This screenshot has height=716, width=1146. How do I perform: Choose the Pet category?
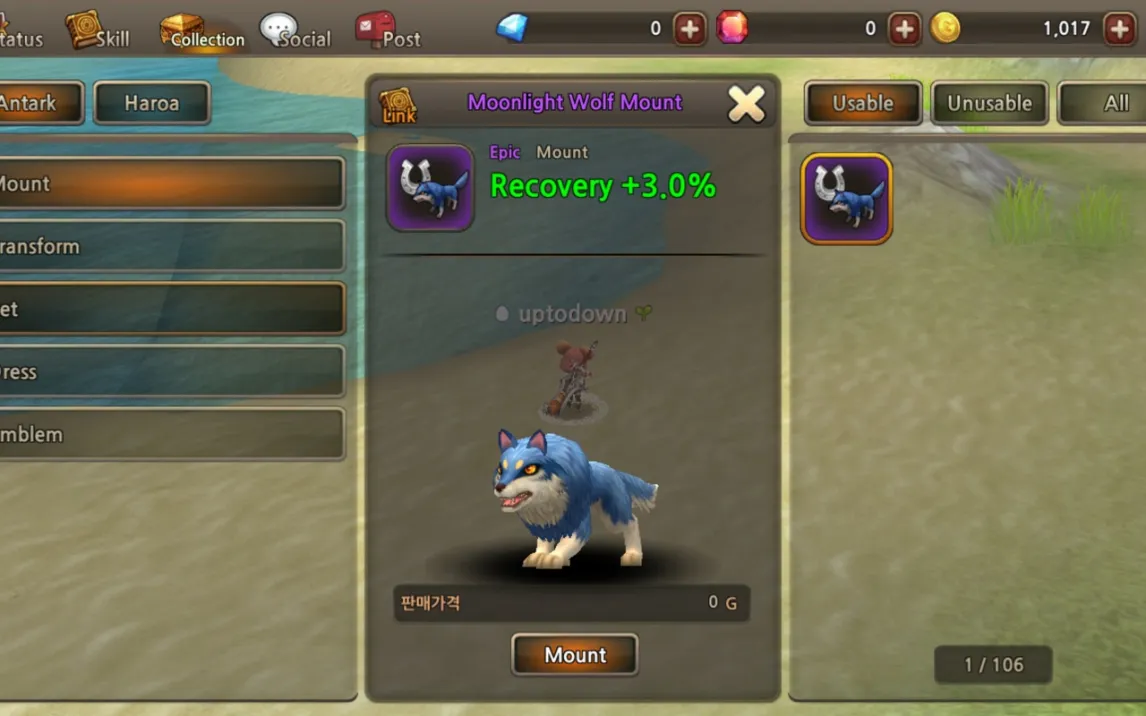coord(170,309)
